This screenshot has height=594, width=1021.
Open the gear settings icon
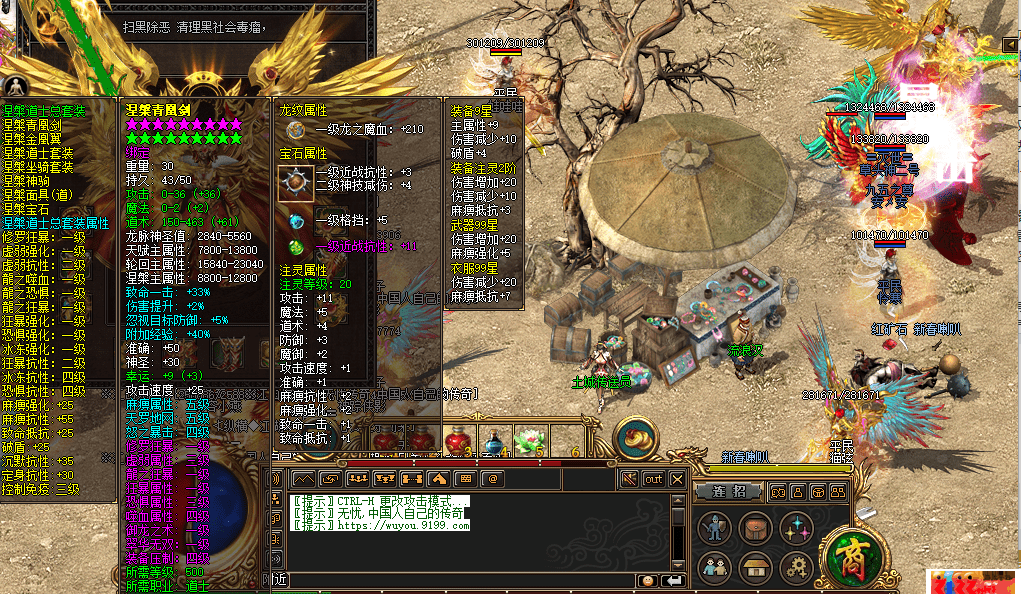point(796,567)
